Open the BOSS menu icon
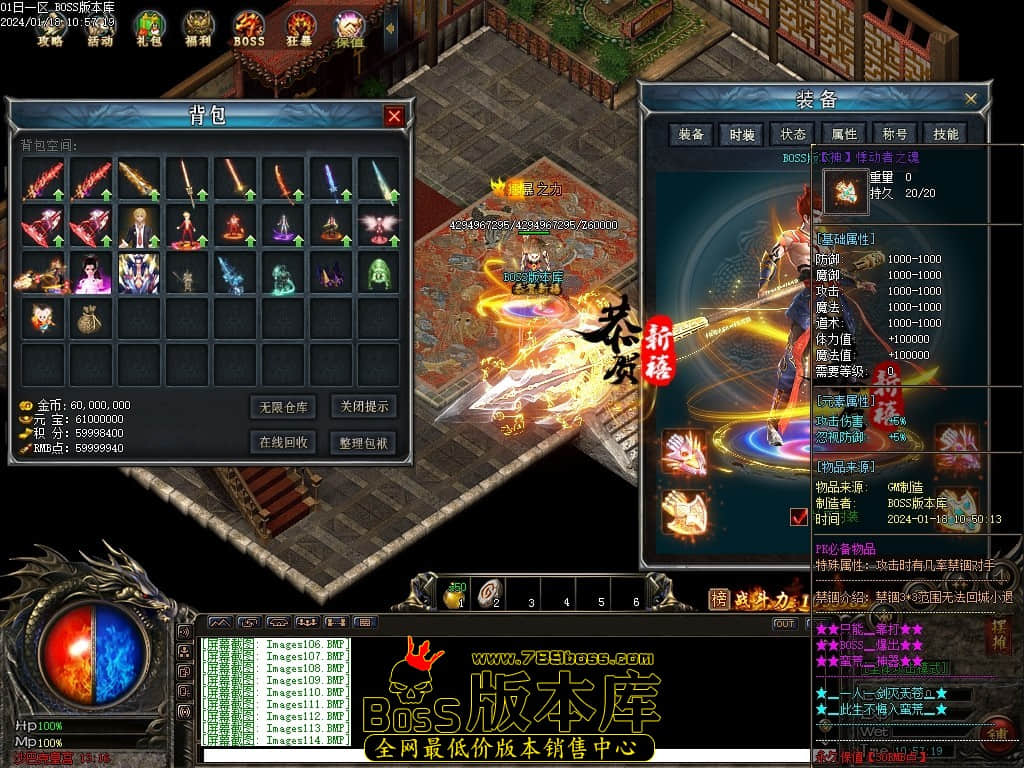This screenshot has width=1024, height=768. tap(249, 28)
